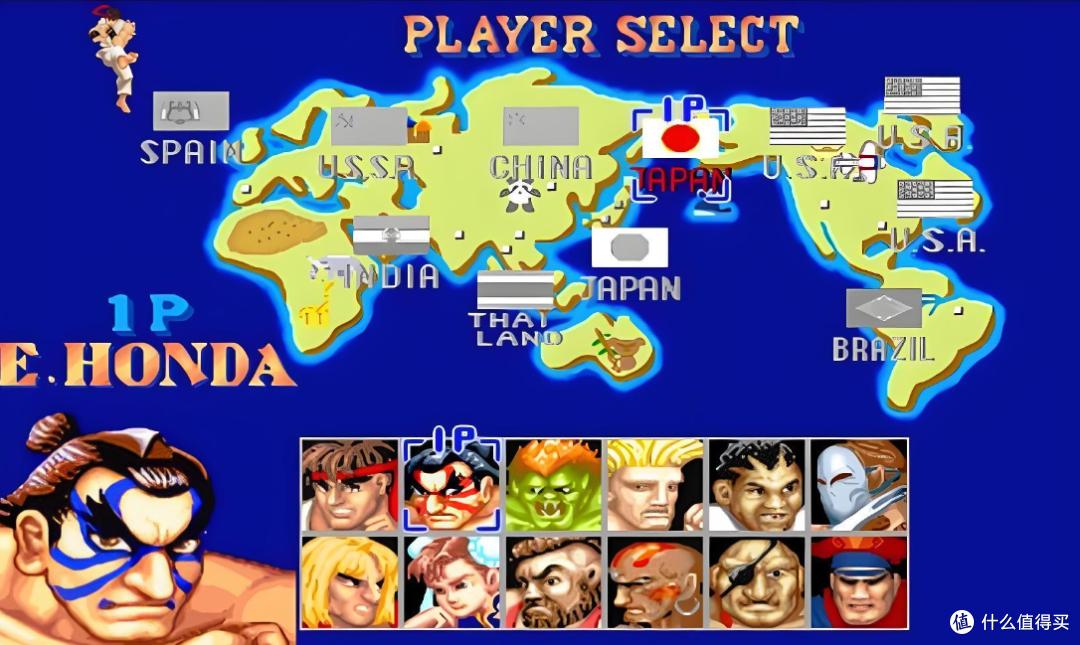This screenshot has height=645, width=1080.
Task: Pick M. Bison's red cap portrait
Action: pyautogui.click(x=858, y=582)
